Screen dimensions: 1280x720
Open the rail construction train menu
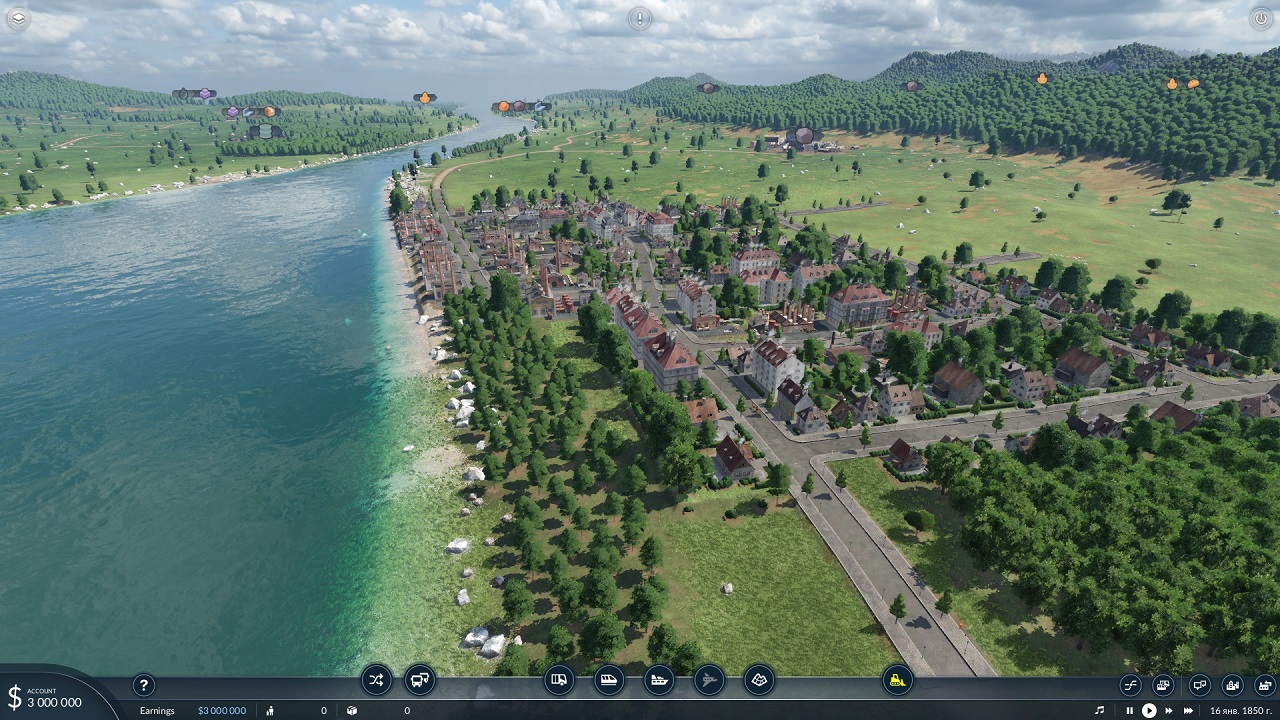coord(609,680)
